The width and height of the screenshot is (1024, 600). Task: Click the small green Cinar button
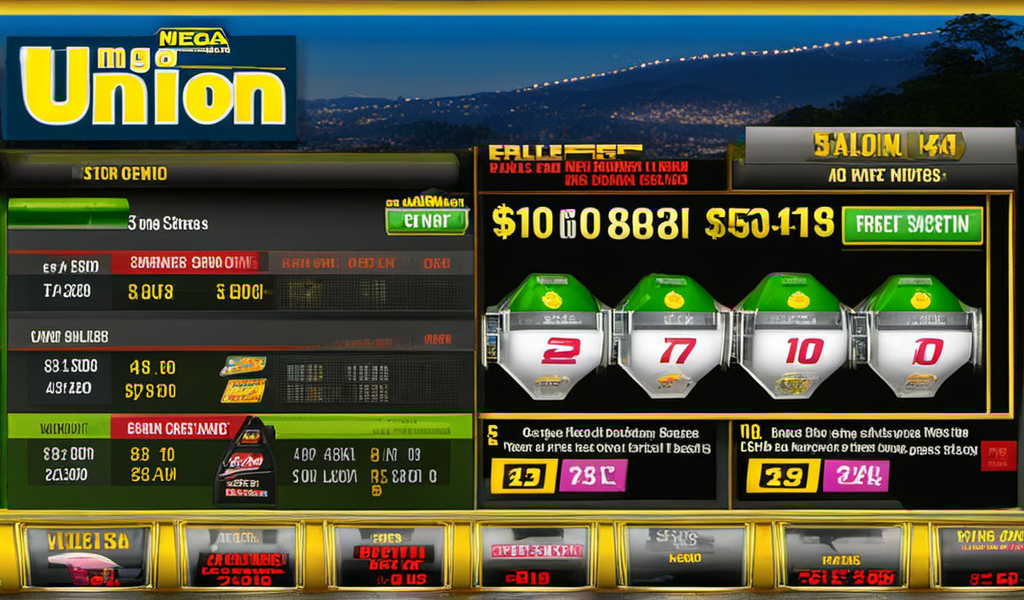pos(426,220)
